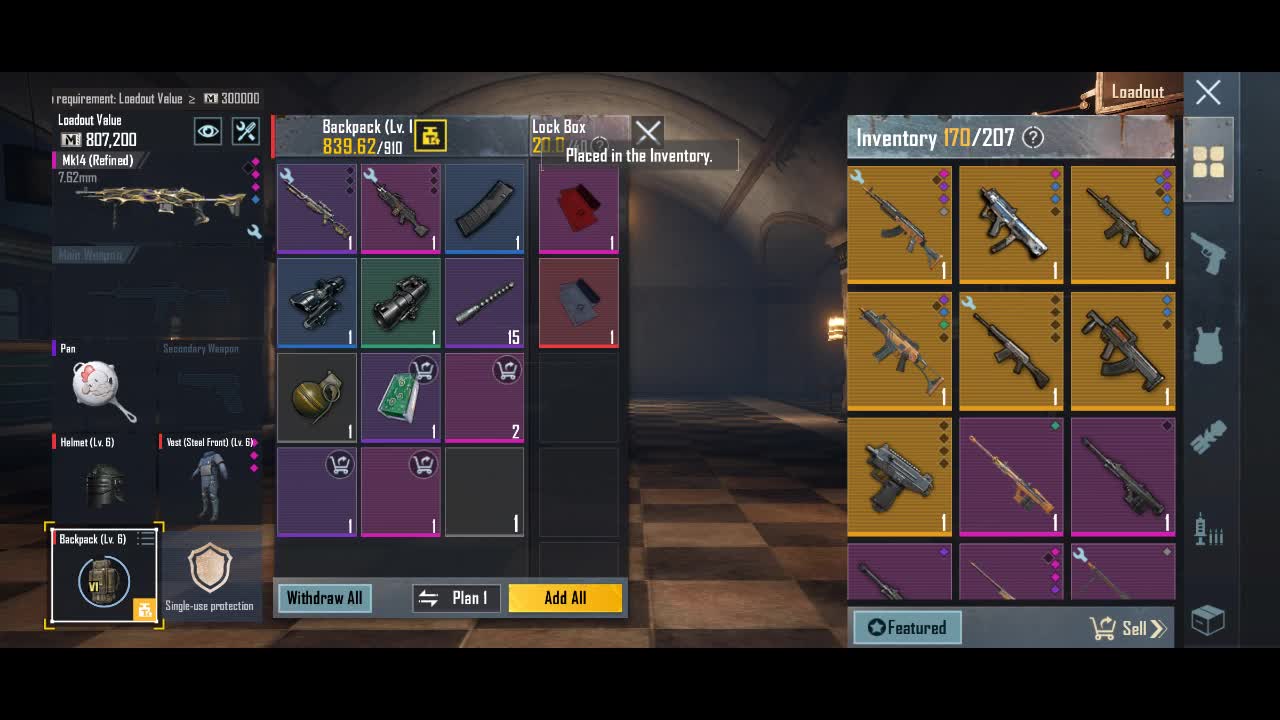Select the Pan melee weapon slot
This screenshot has height=720, width=1280.
pos(103,388)
